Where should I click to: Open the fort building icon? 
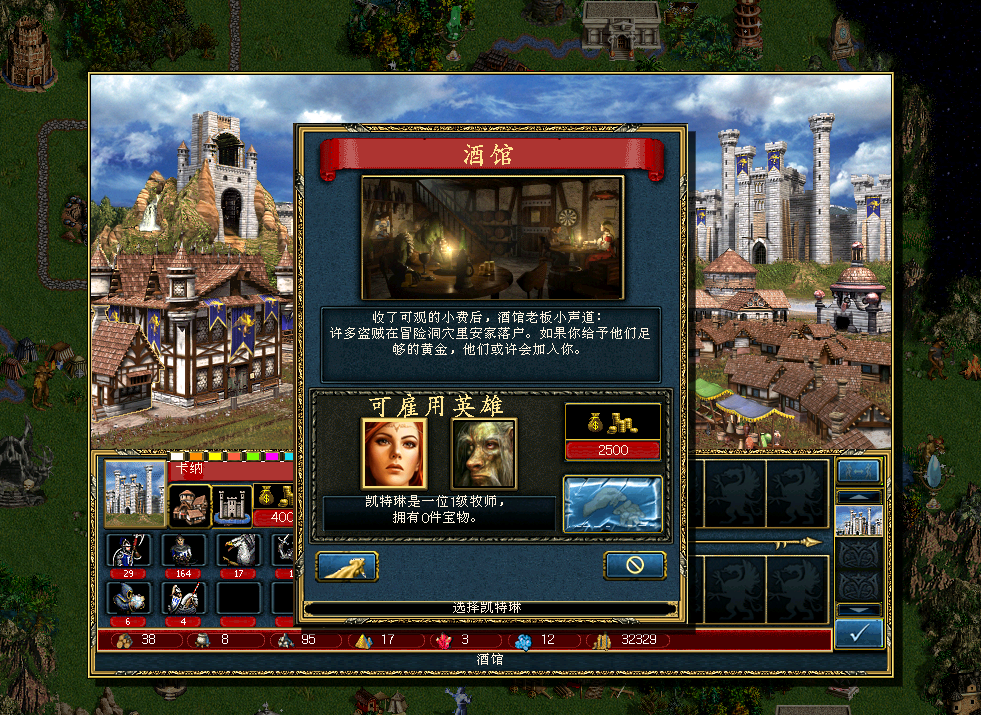[232, 505]
